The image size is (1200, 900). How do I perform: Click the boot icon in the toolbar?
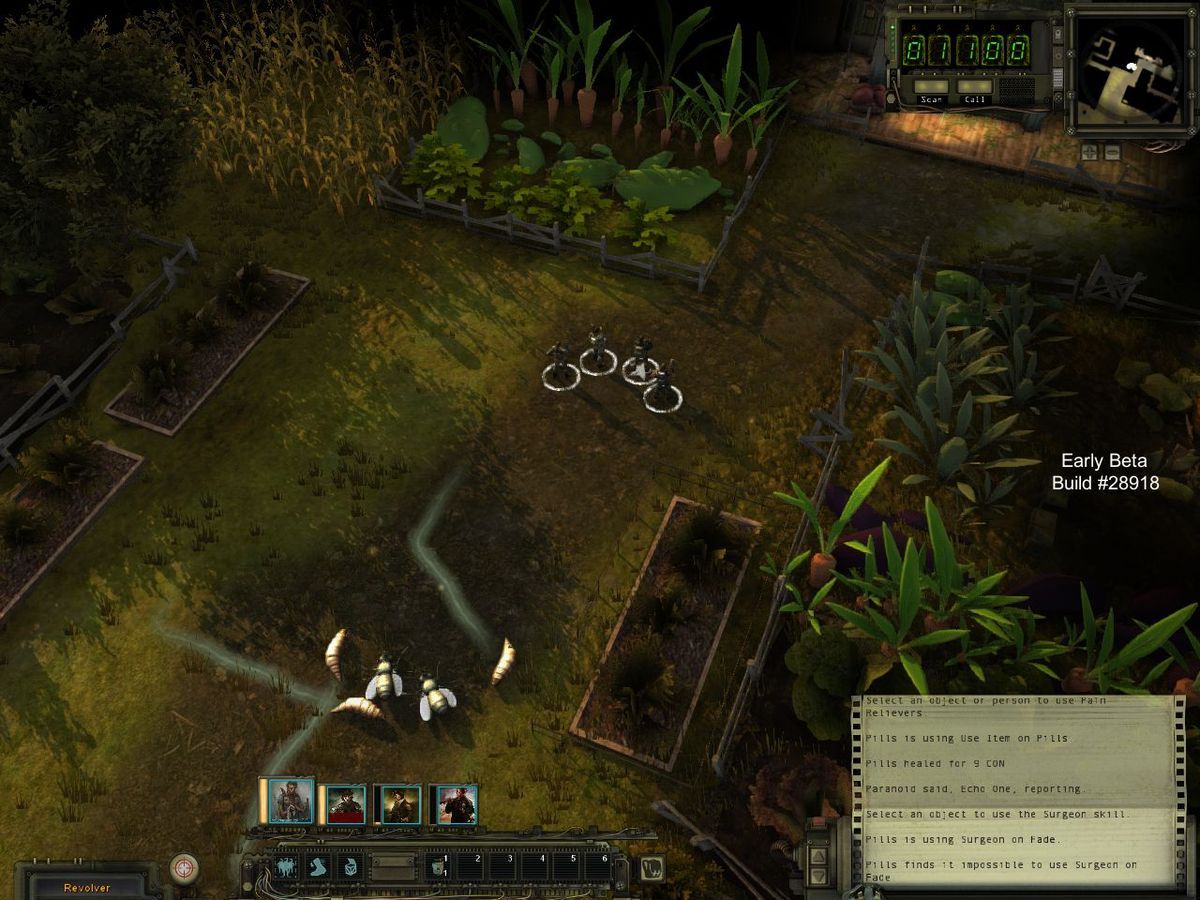[x=319, y=867]
